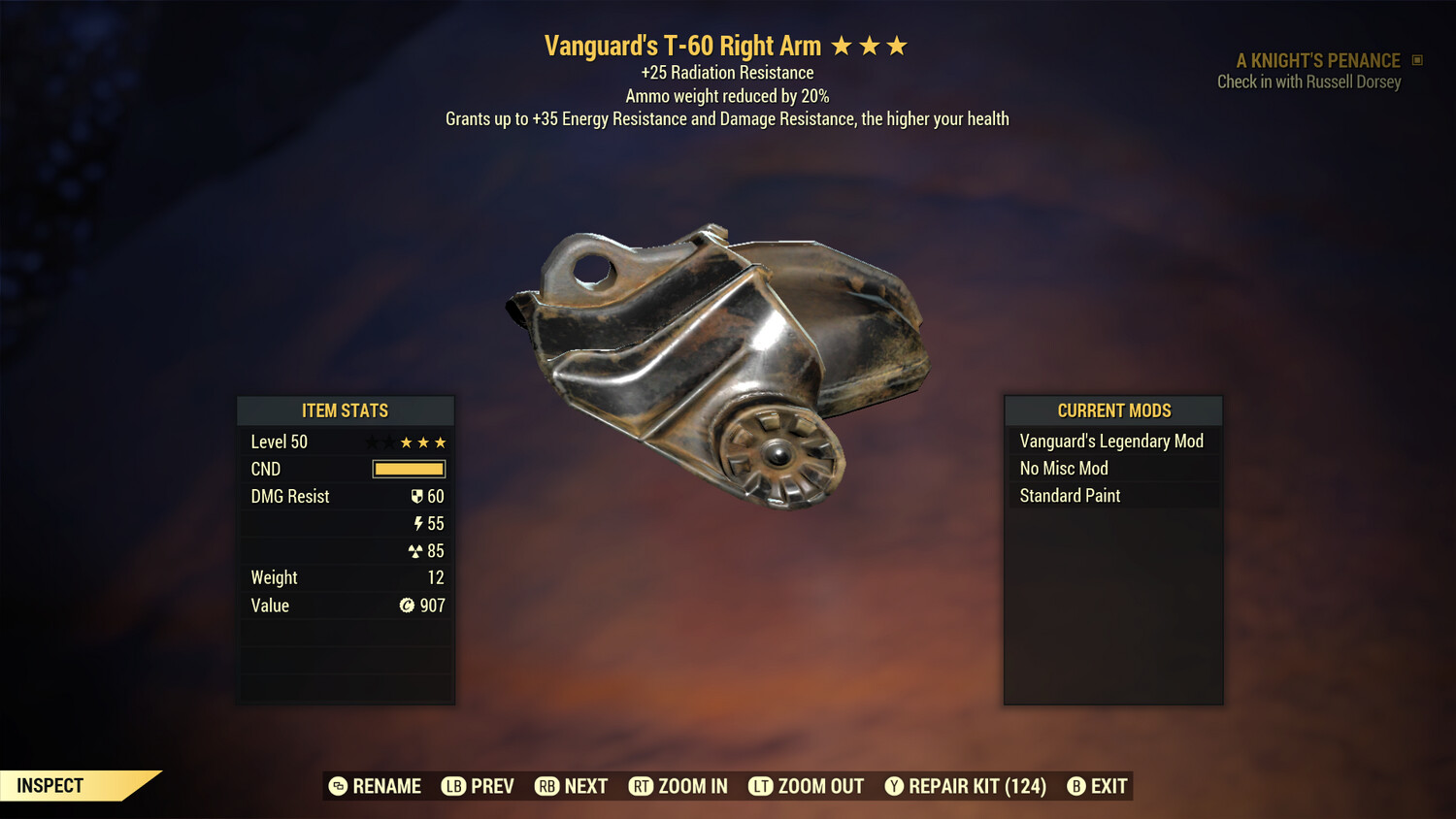Click the caps icon next to Value 907
Viewport: 1456px width, 819px height.
[x=408, y=605]
